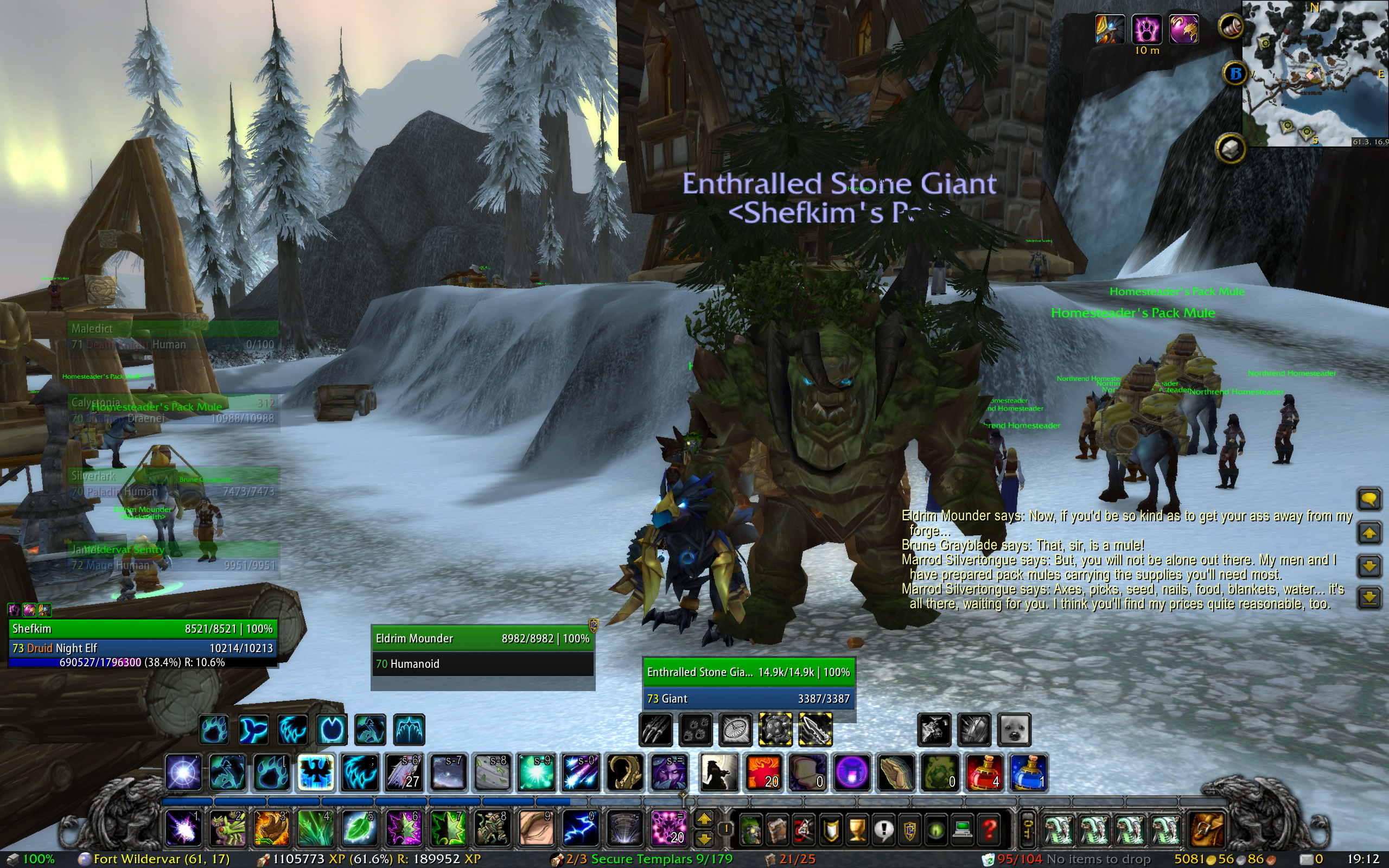Click the purple paw print buff icon

coord(1146,29)
